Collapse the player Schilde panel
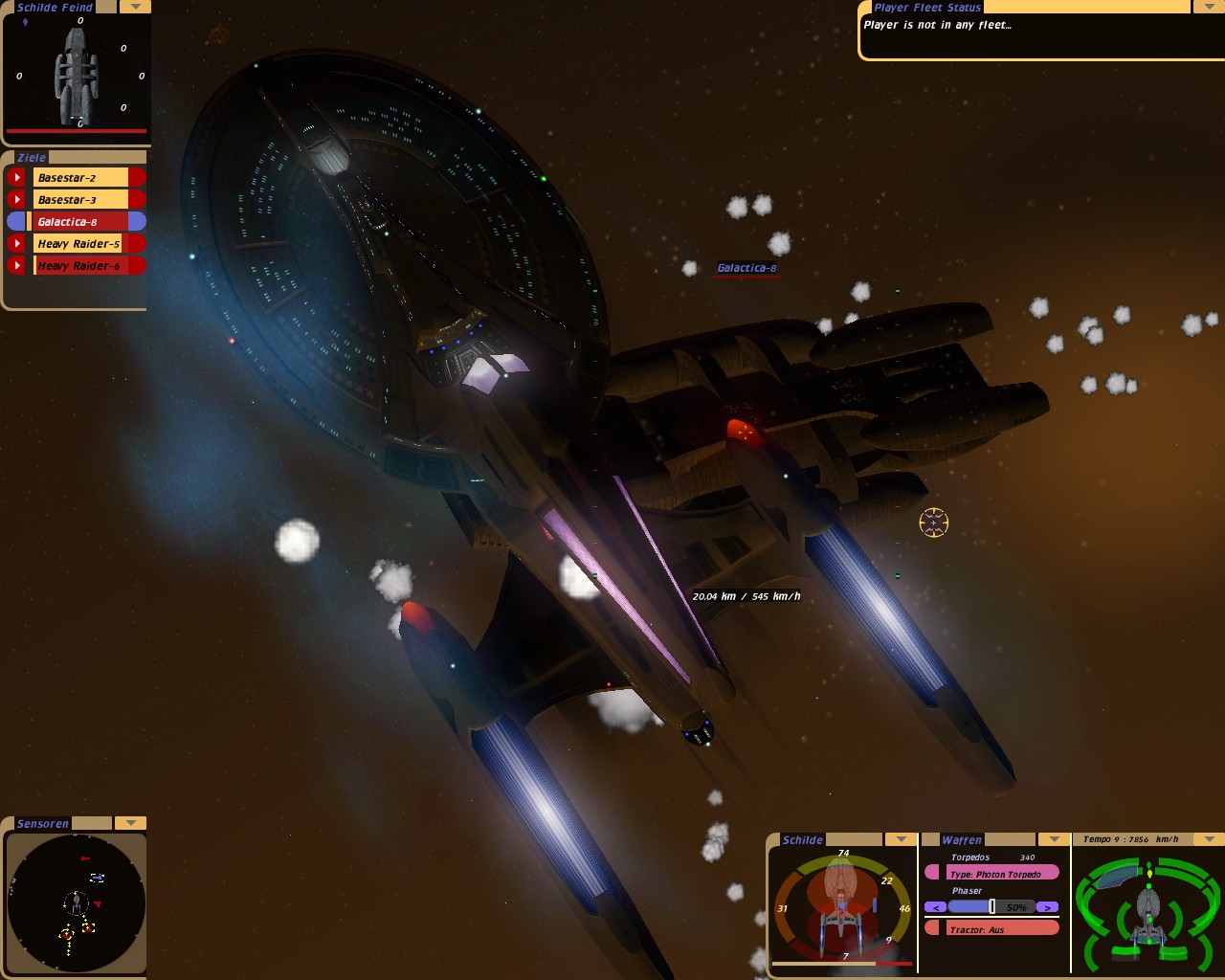1225x980 pixels. coord(901,839)
